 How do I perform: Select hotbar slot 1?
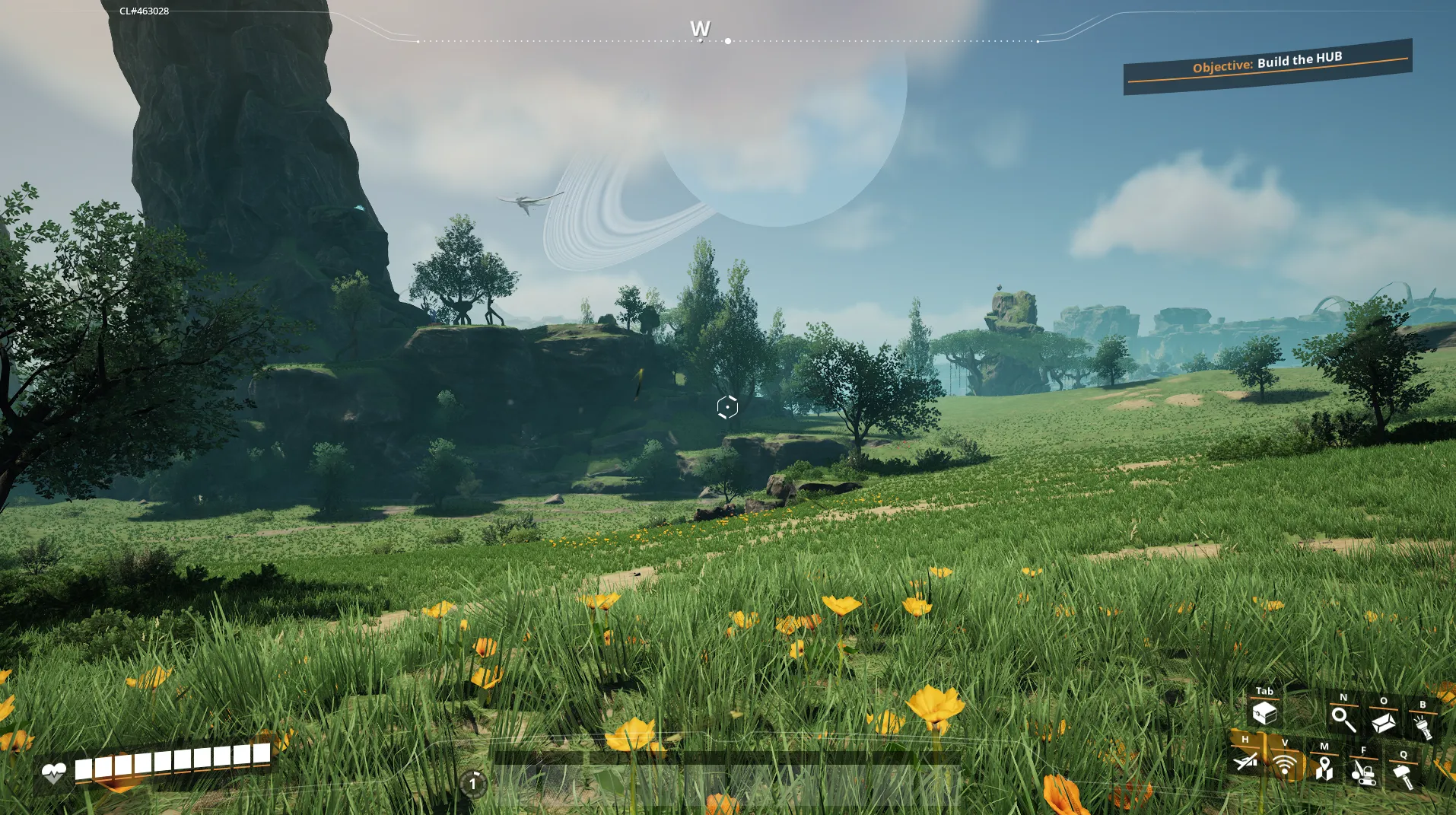pyautogui.click(x=474, y=782)
